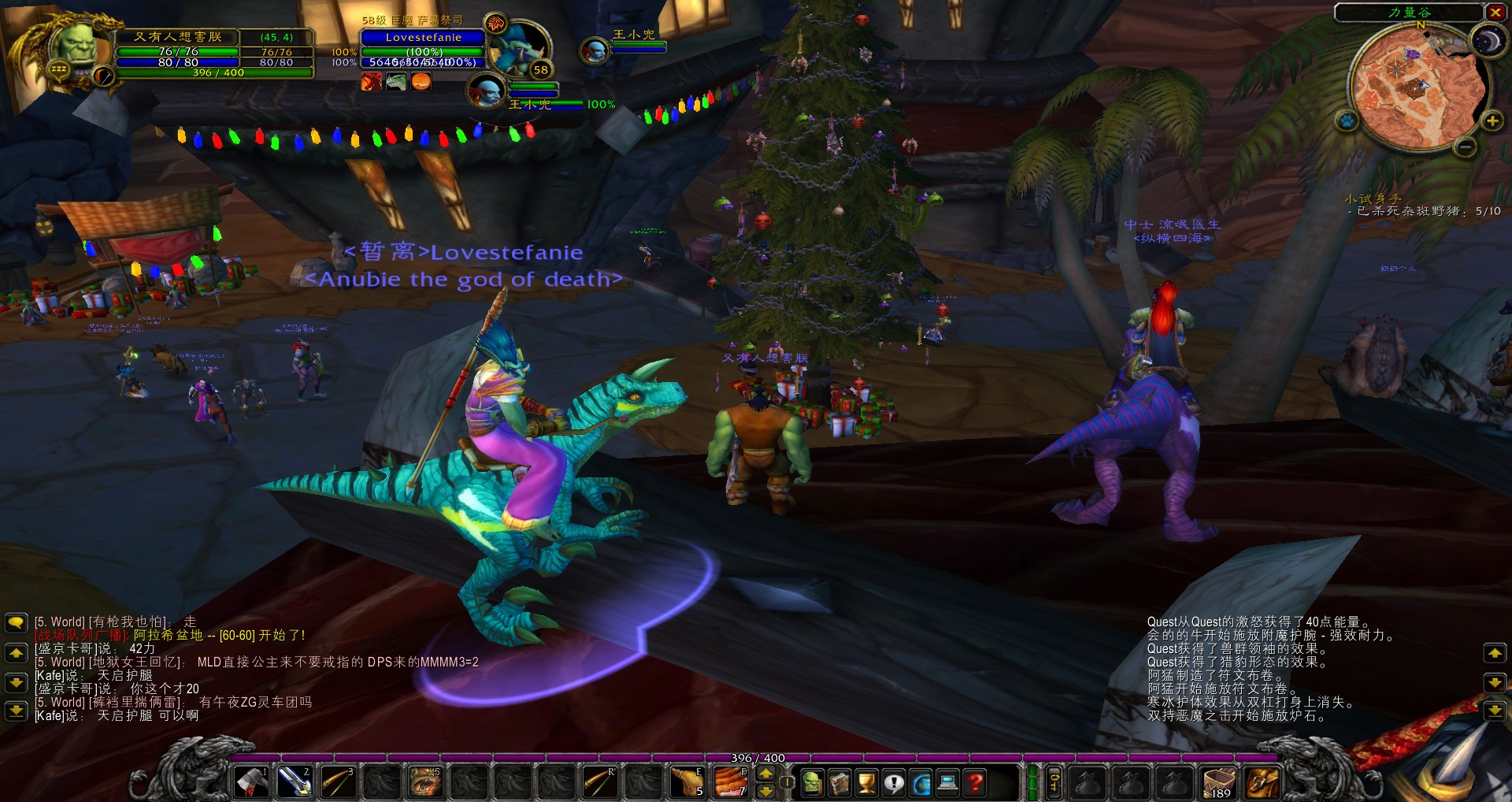Open the talents panel trophy icon
This screenshot has height=802, width=1512.
pyautogui.click(x=866, y=784)
